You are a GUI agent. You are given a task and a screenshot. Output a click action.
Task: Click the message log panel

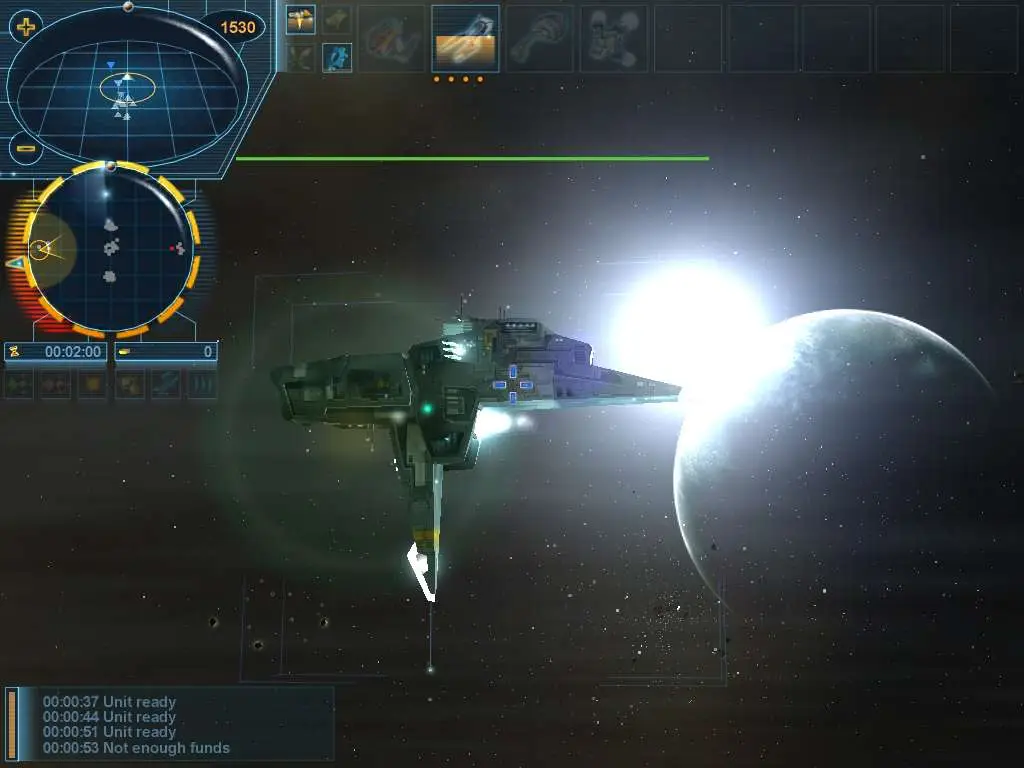(170, 724)
